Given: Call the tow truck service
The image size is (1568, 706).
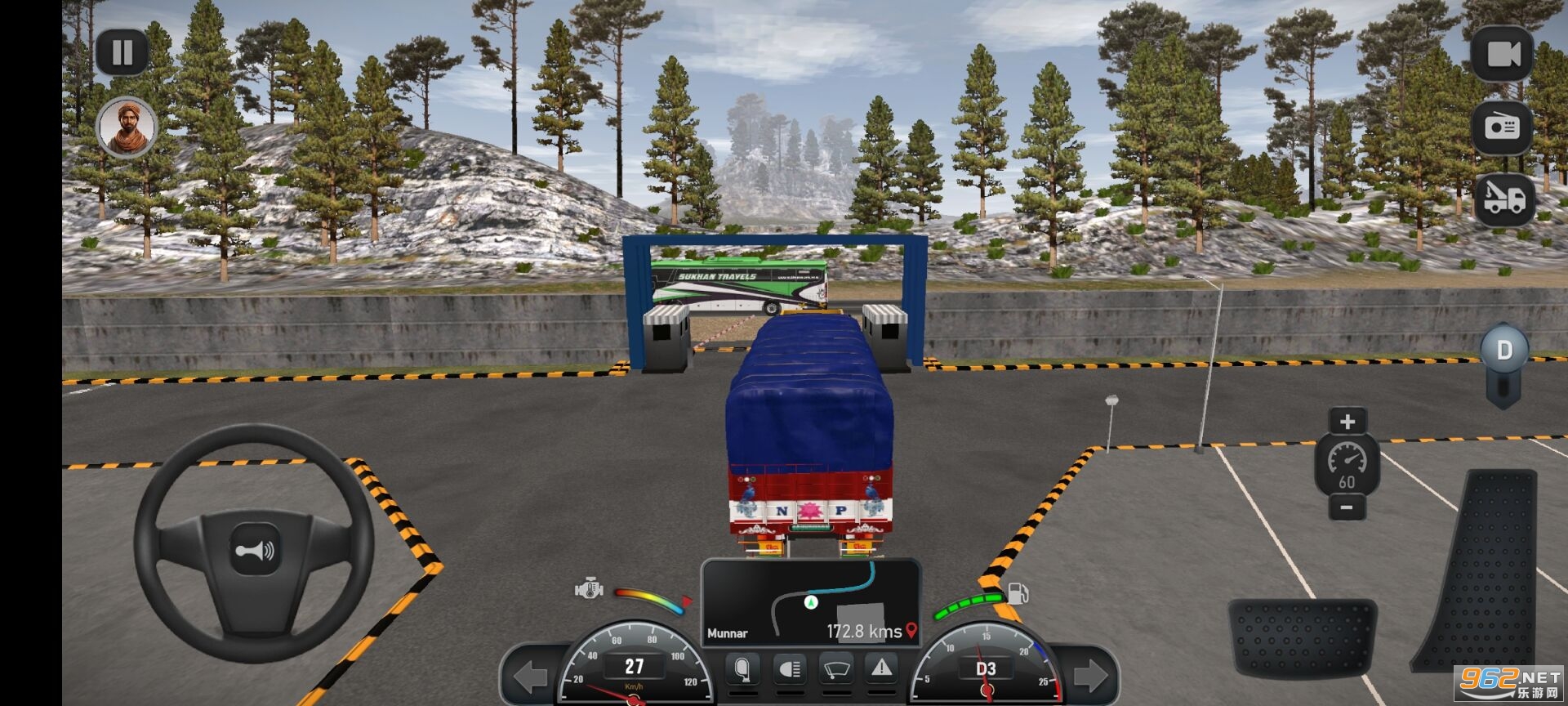Looking at the screenshot, I should point(1504,199).
